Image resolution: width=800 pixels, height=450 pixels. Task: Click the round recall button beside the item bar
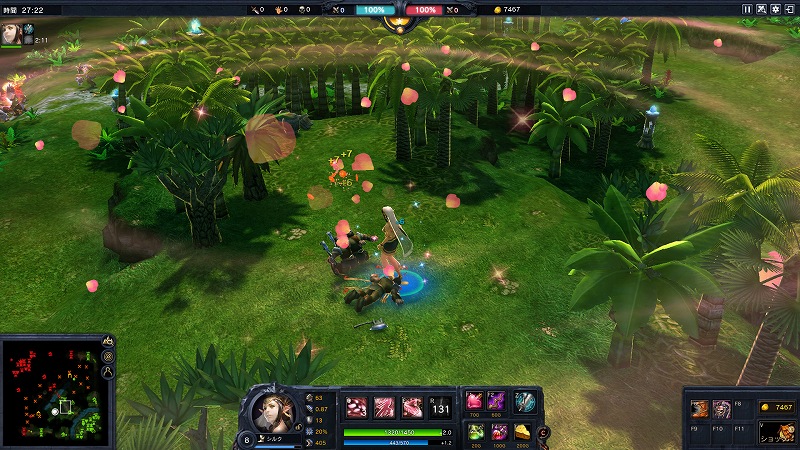[x=544, y=432]
